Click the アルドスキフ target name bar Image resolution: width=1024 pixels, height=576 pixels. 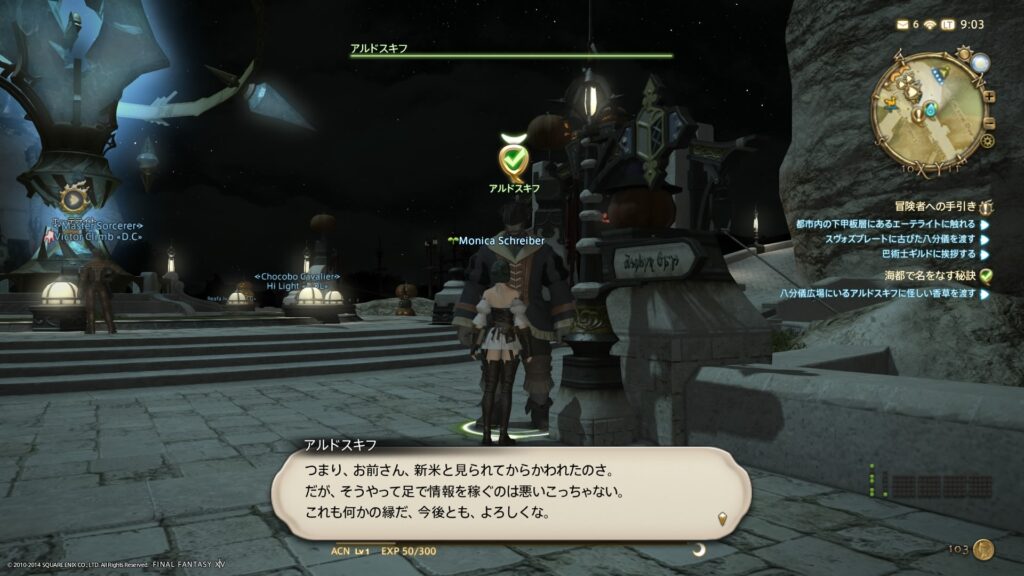[511, 51]
